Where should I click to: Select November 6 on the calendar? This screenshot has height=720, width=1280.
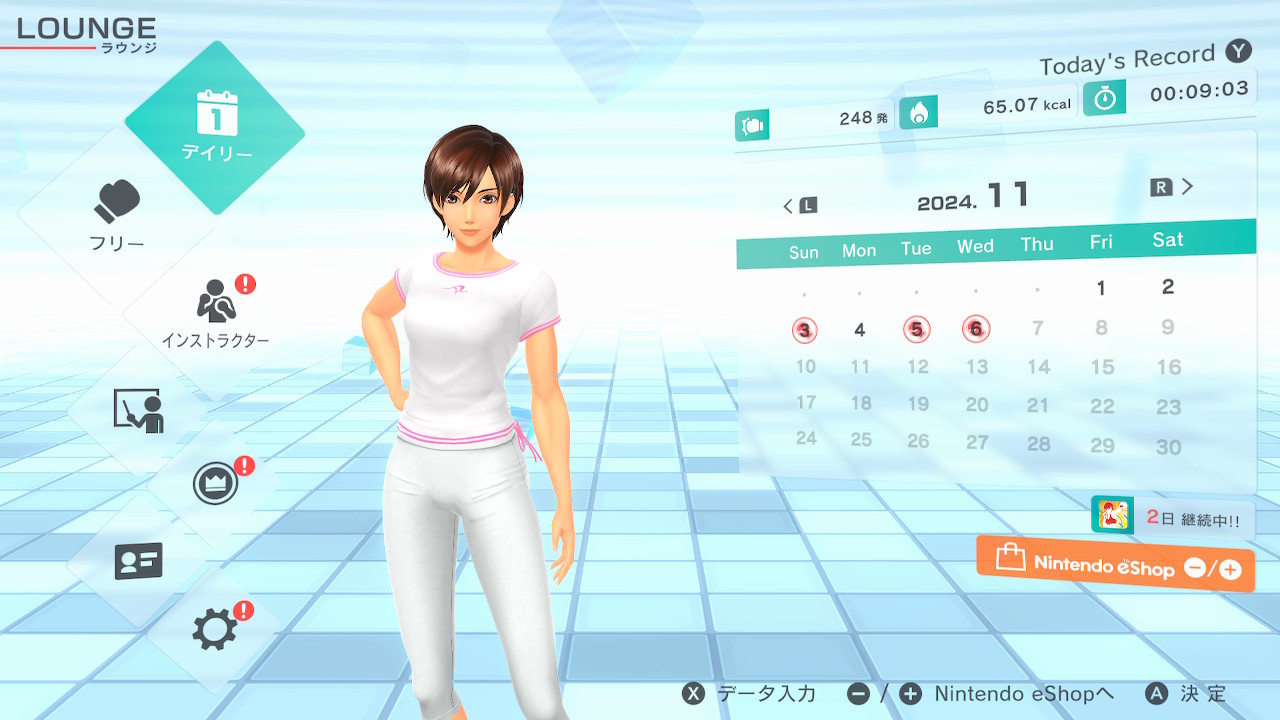click(976, 328)
